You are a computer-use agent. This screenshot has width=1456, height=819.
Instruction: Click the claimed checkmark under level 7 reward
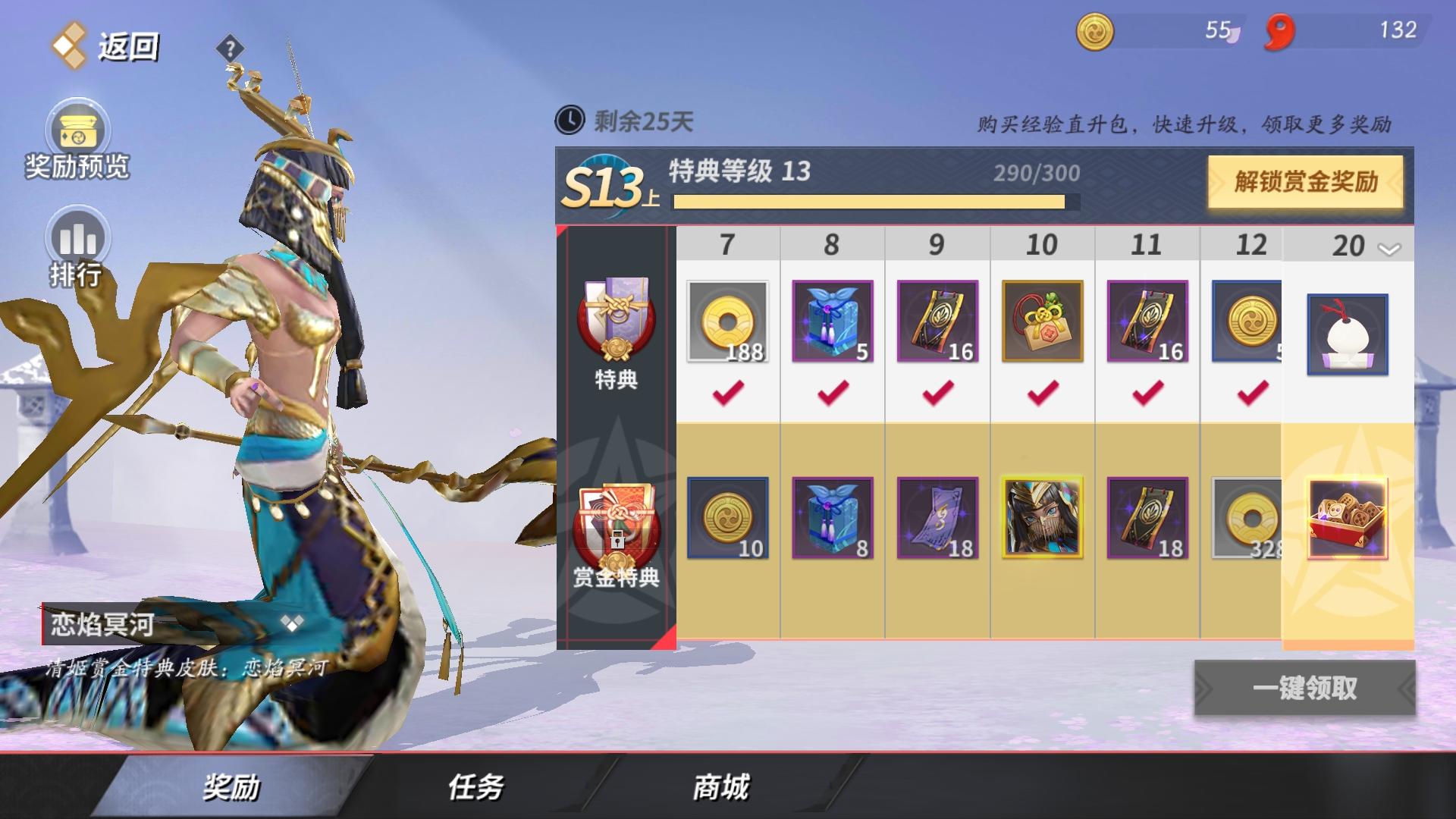pyautogui.click(x=726, y=394)
